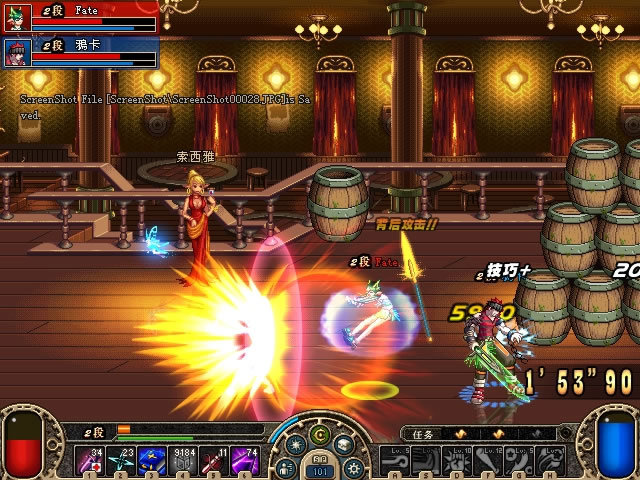Click the SP 101 points display
This screenshot has height=480, width=640.
(319, 470)
